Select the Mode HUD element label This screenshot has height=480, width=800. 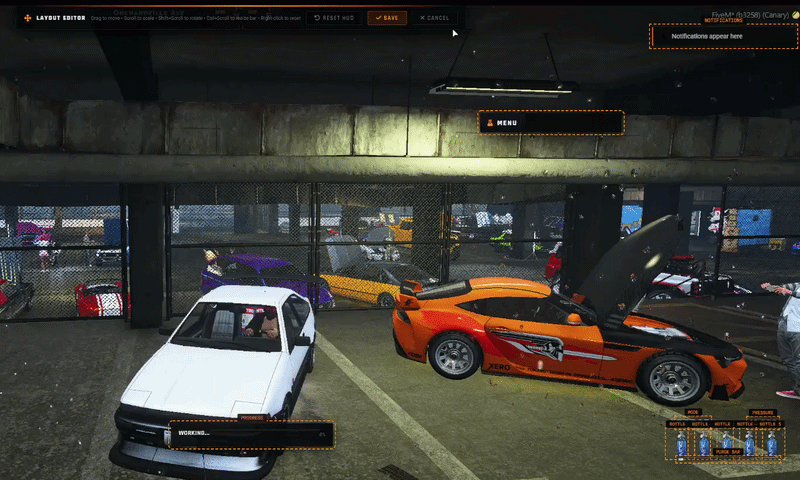coord(694,412)
